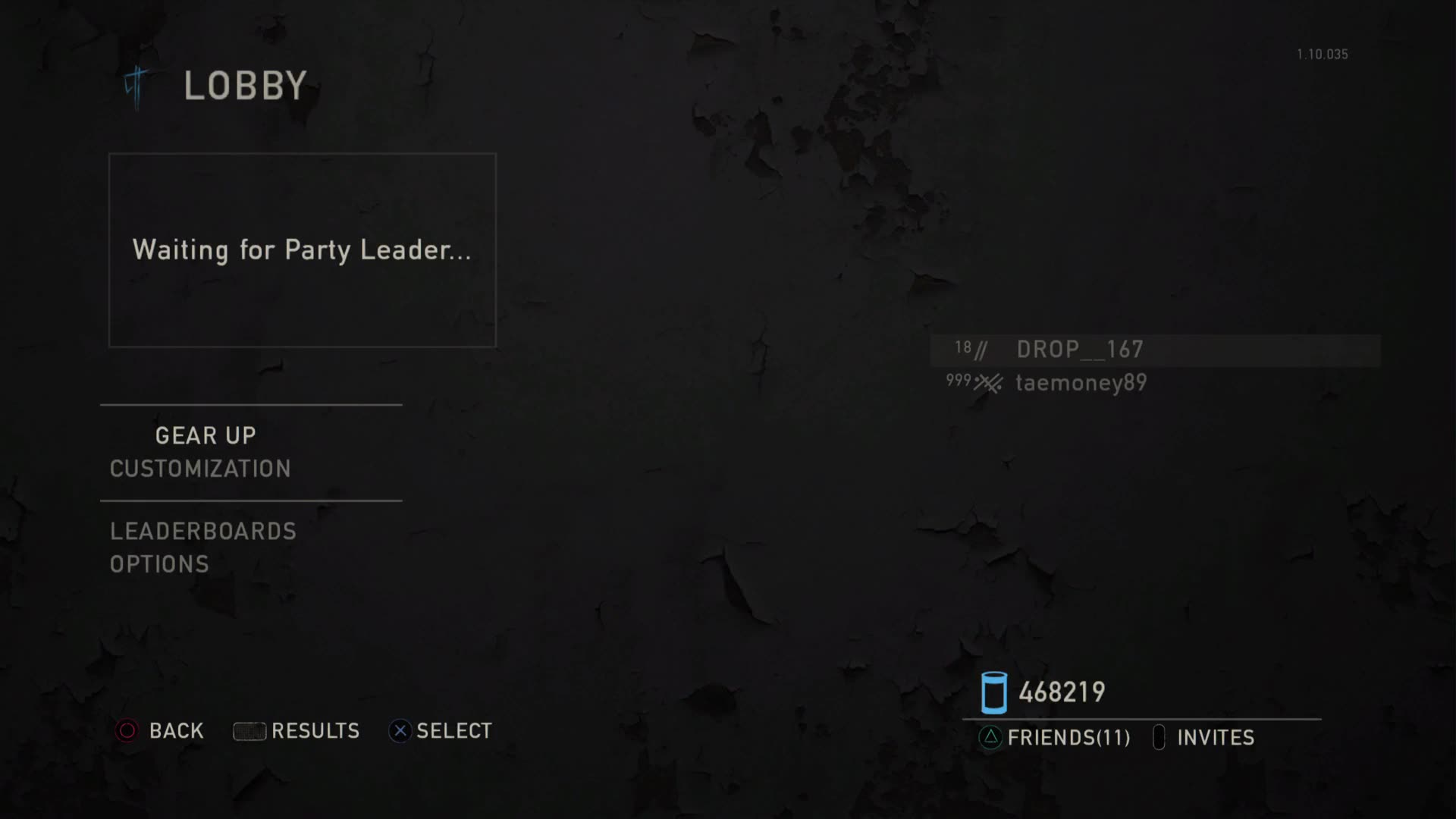
Task: Click the touchpad icon next to RESULTS
Action: (x=249, y=730)
